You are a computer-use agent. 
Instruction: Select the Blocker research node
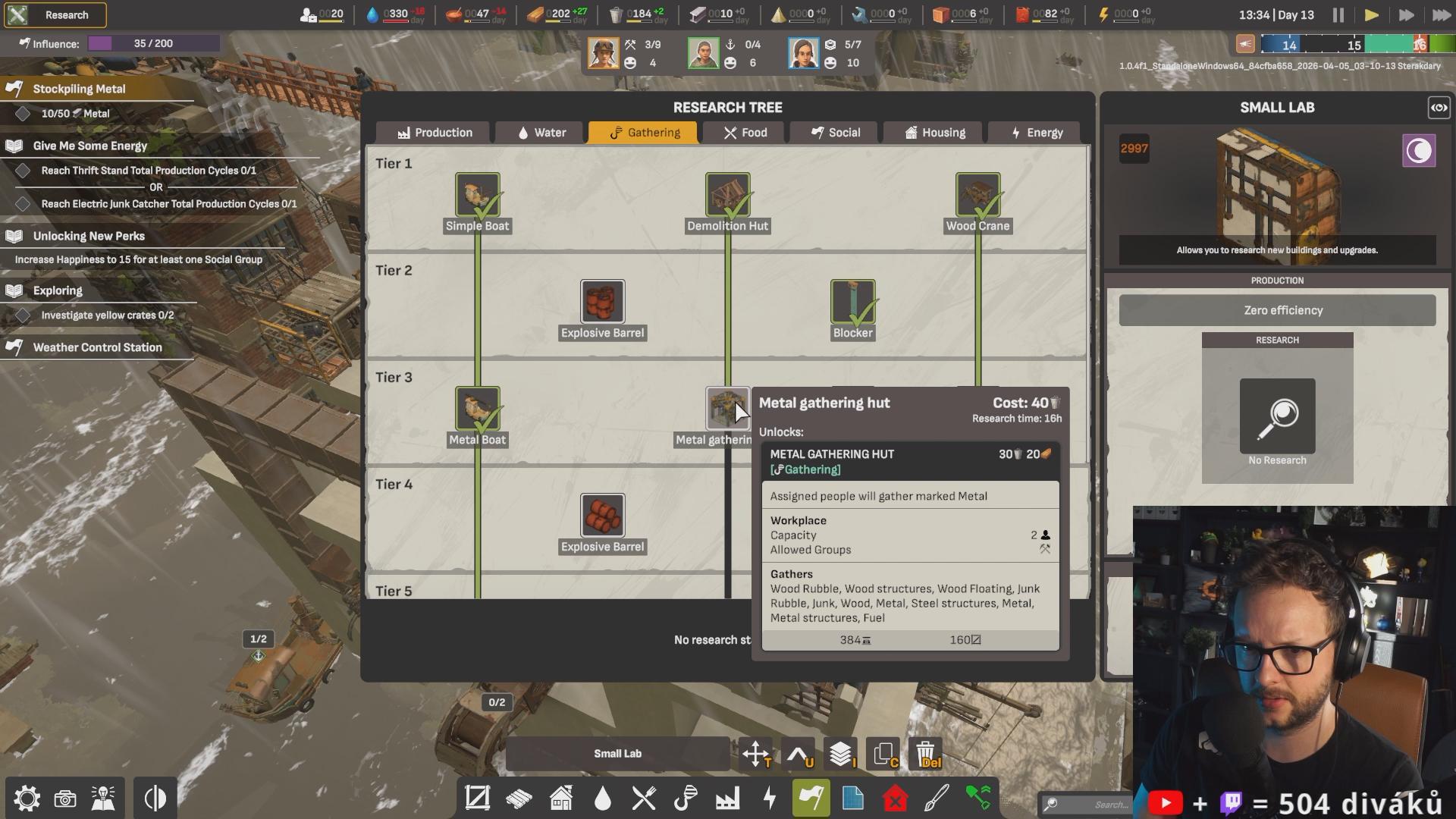852,301
